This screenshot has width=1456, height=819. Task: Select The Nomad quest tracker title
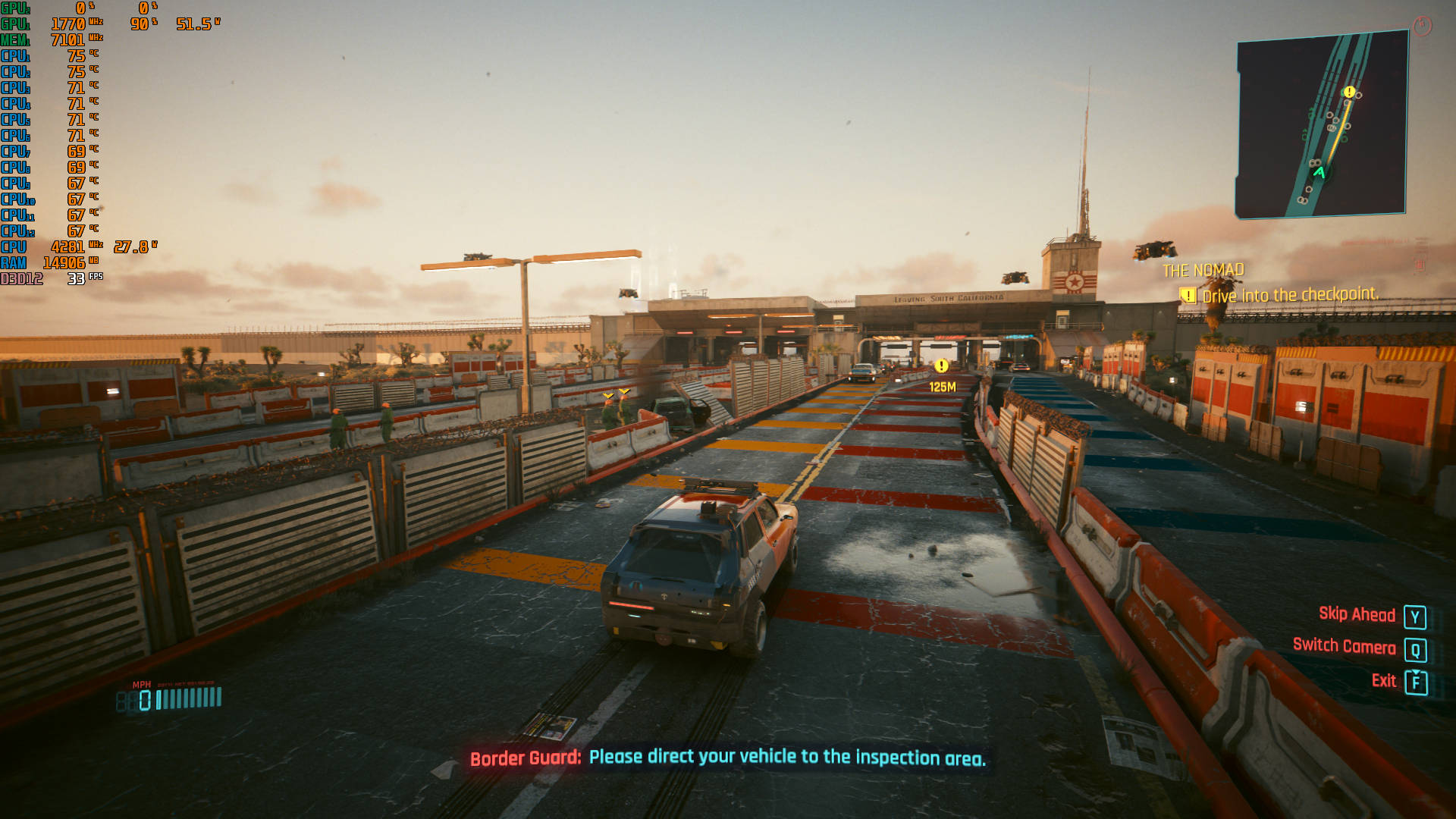point(1203,271)
